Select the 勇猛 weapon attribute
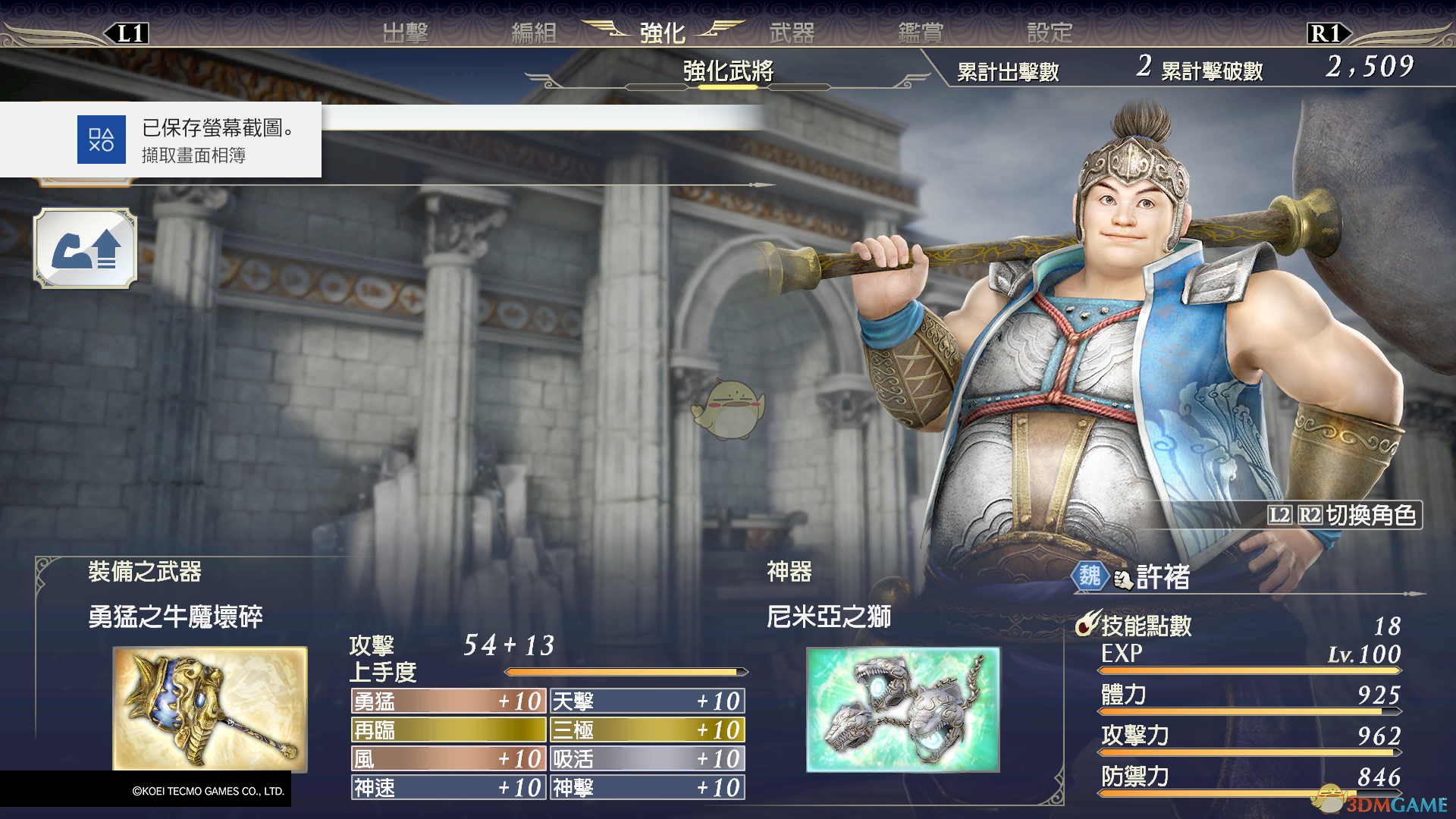 click(448, 701)
